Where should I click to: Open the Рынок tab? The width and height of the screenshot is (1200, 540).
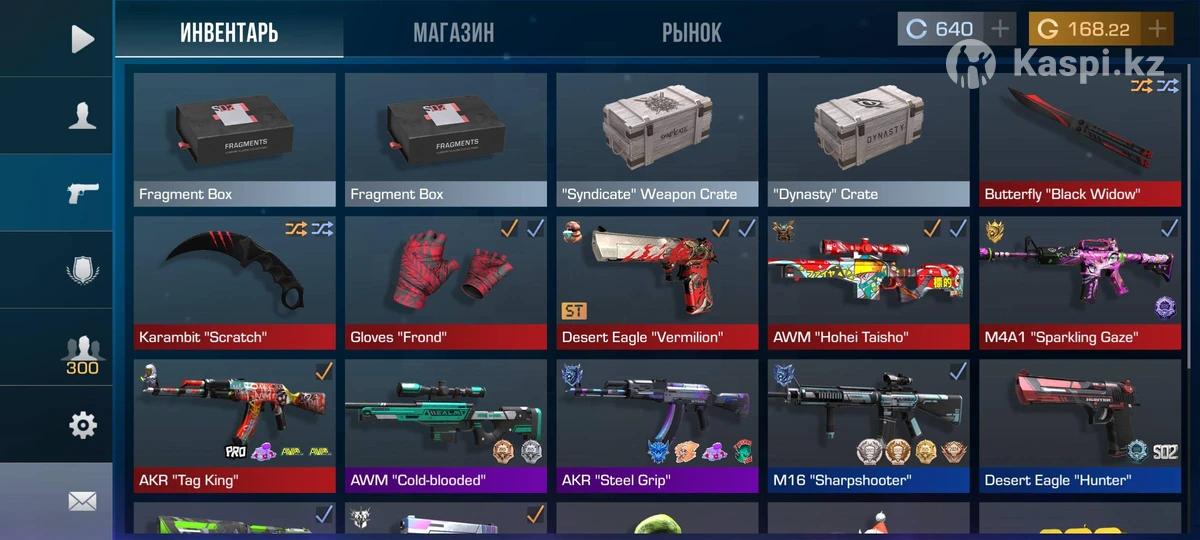[x=691, y=33]
